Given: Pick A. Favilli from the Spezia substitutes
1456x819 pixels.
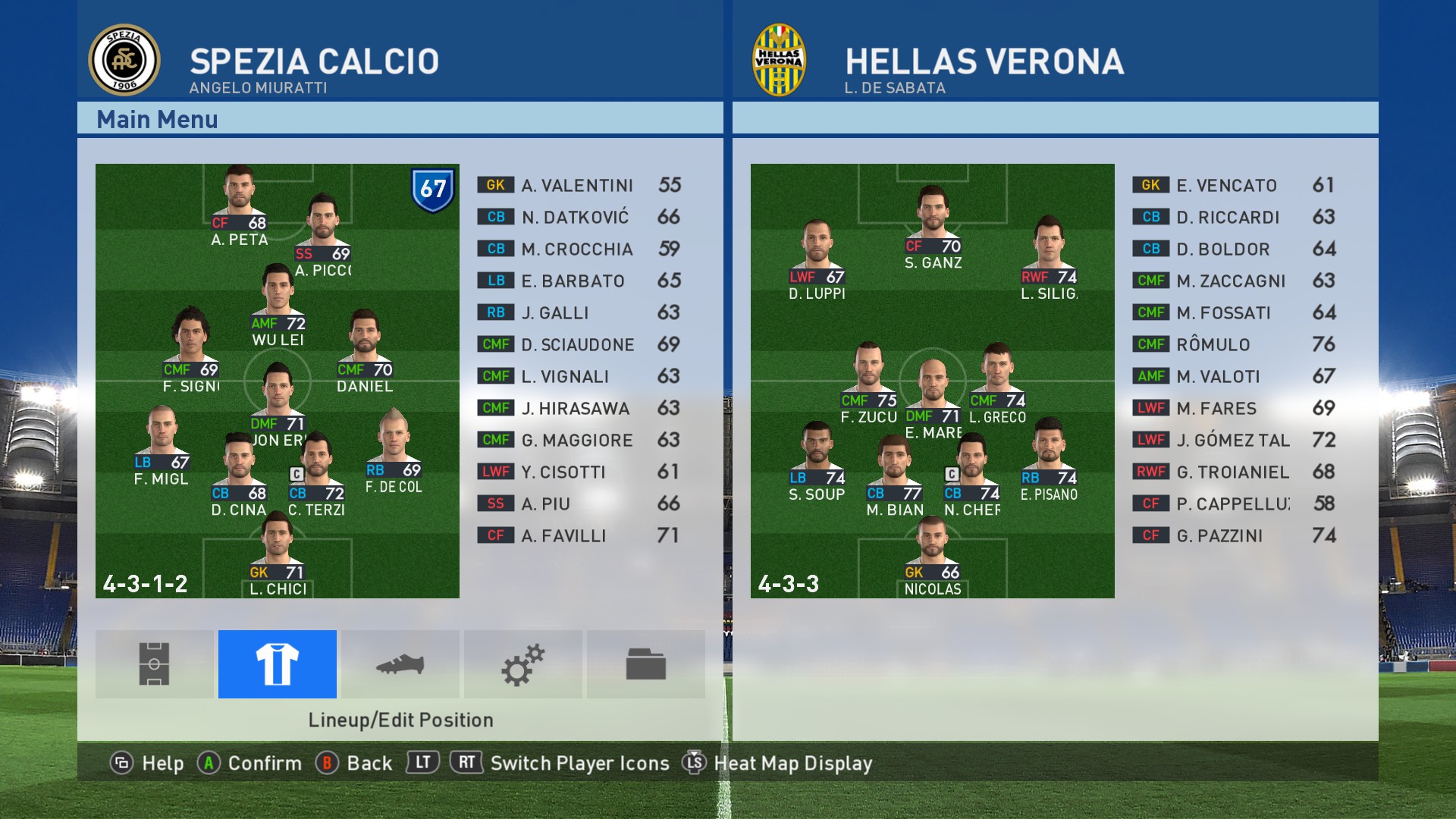Looking at the screenshot, I should (579, 536).
